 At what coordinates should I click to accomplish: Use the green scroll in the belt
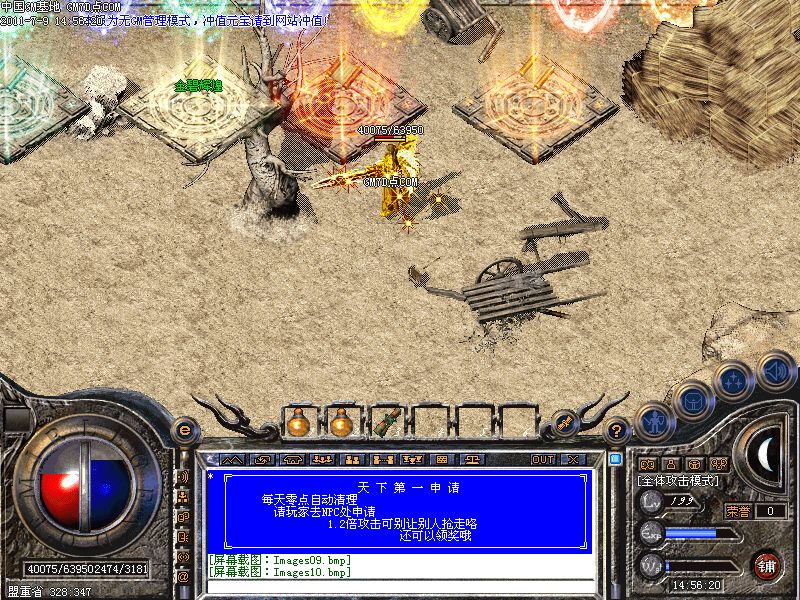pos(386,422)
